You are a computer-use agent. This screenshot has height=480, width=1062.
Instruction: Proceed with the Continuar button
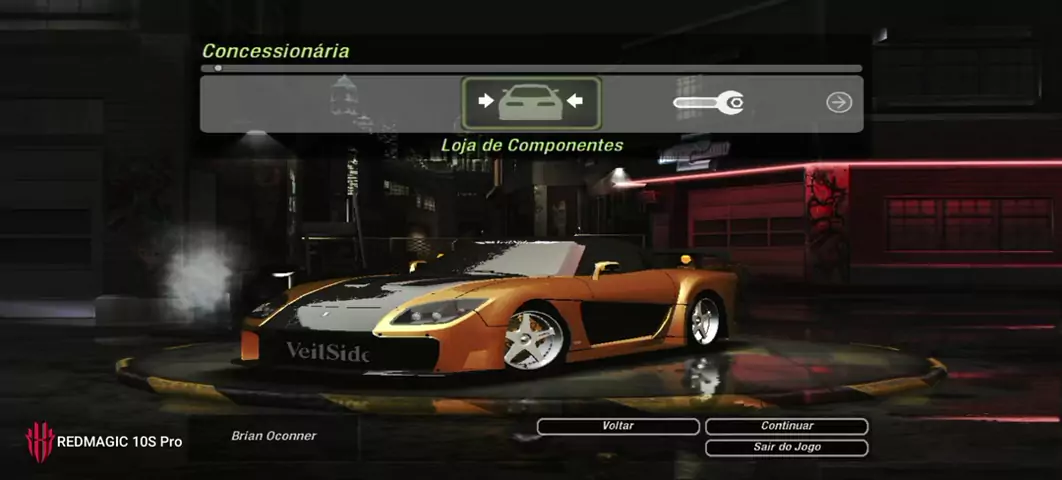point(786,427)
